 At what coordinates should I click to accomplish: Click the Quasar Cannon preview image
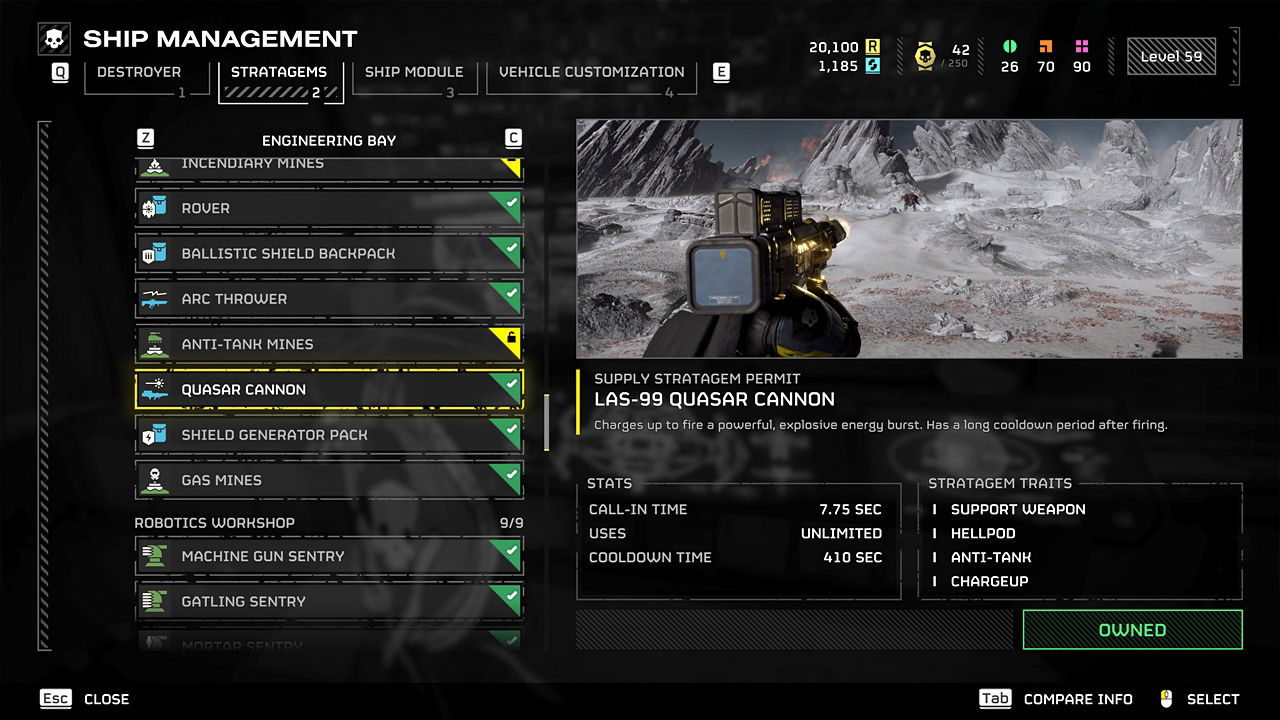(909, 239)
